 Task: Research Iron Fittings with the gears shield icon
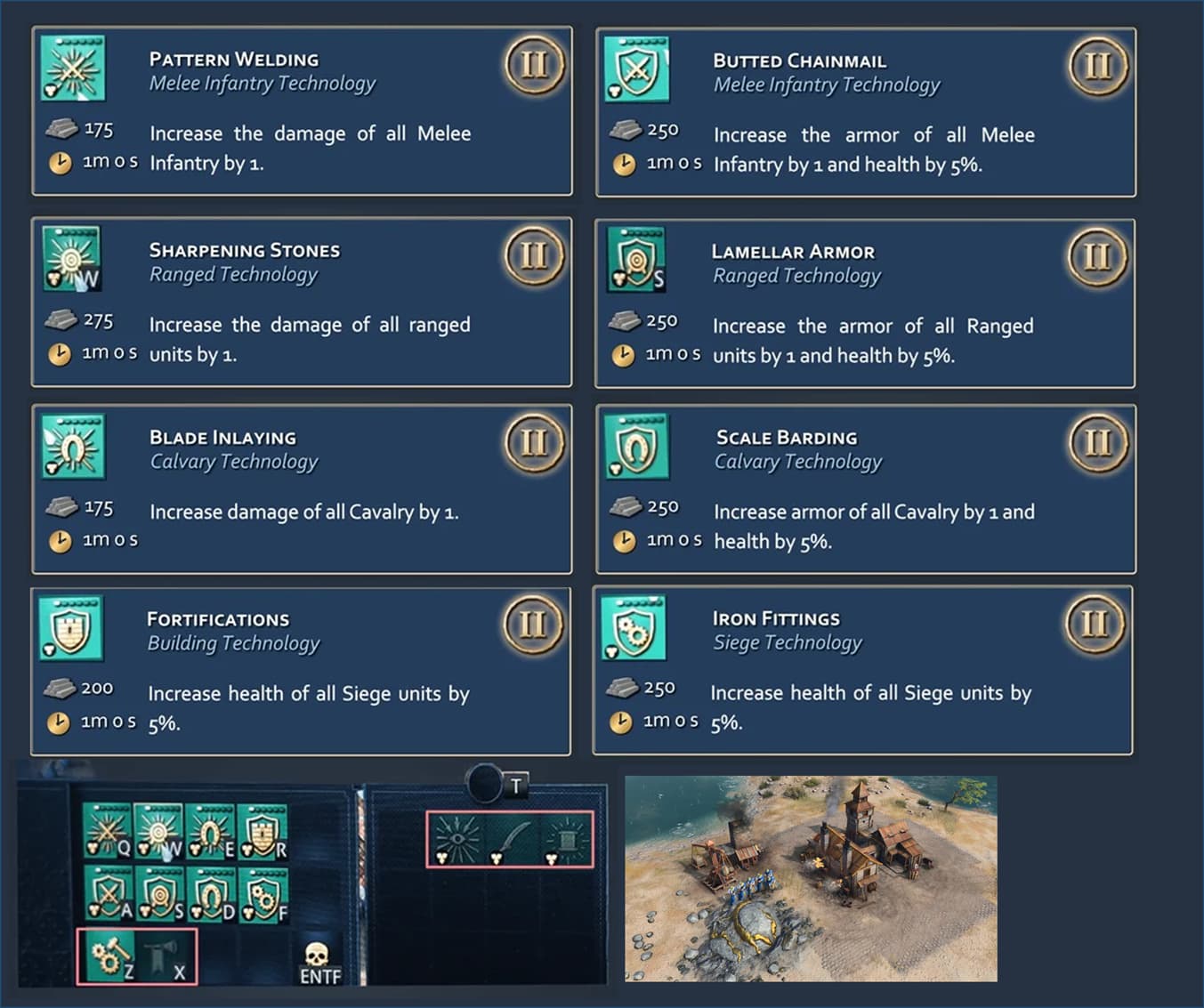(263, 893)
